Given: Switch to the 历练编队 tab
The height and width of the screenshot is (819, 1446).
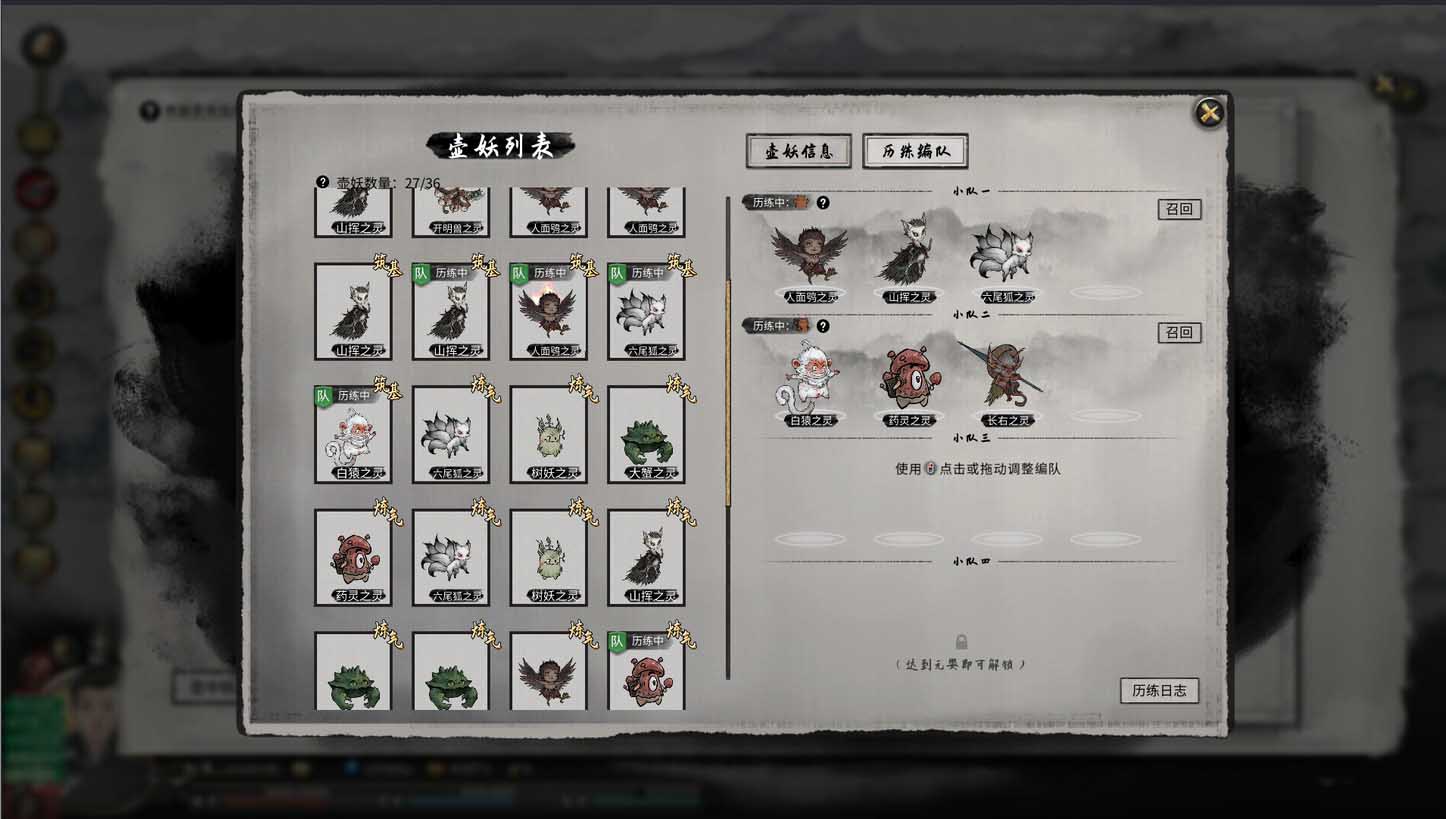Looking at the screenshot, I should pyautogui.click(x=915, y=151).
